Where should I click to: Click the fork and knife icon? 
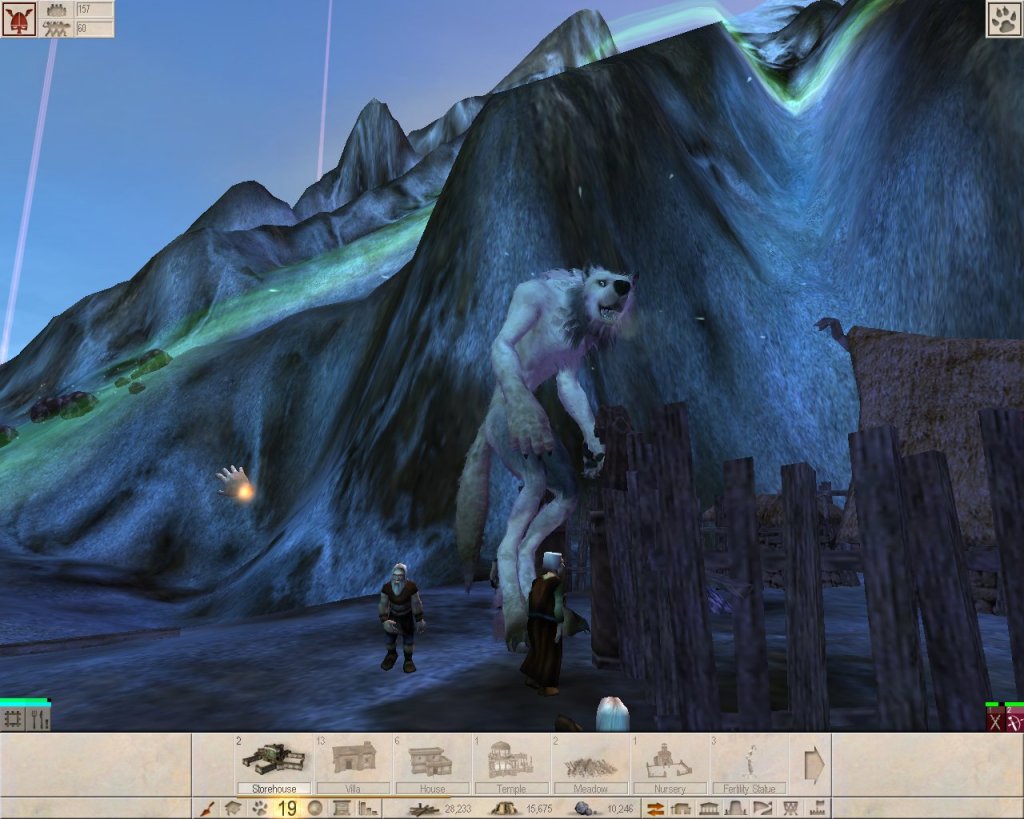[x=39, y=719]
